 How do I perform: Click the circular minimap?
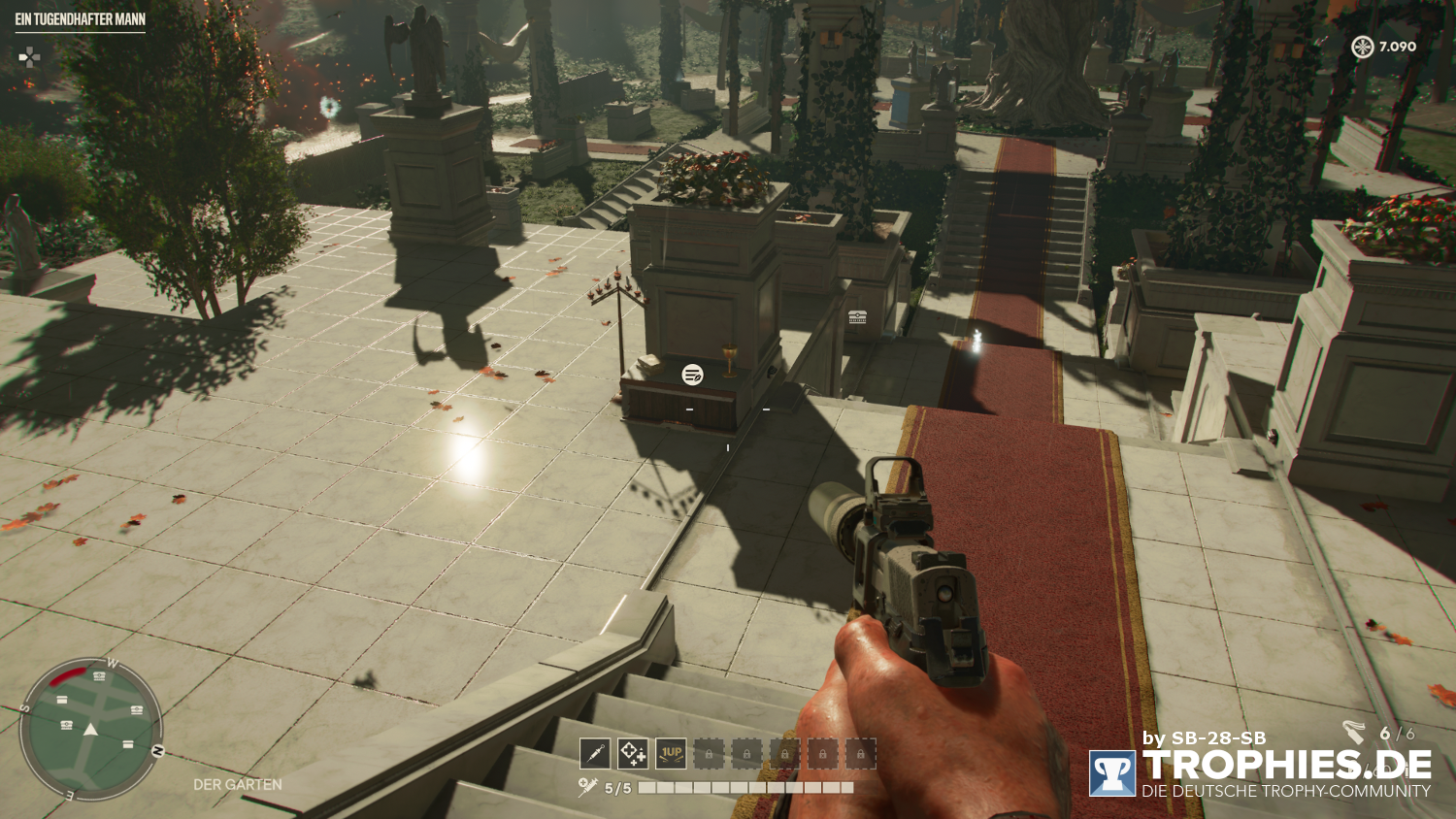click(x=91, y=730)
